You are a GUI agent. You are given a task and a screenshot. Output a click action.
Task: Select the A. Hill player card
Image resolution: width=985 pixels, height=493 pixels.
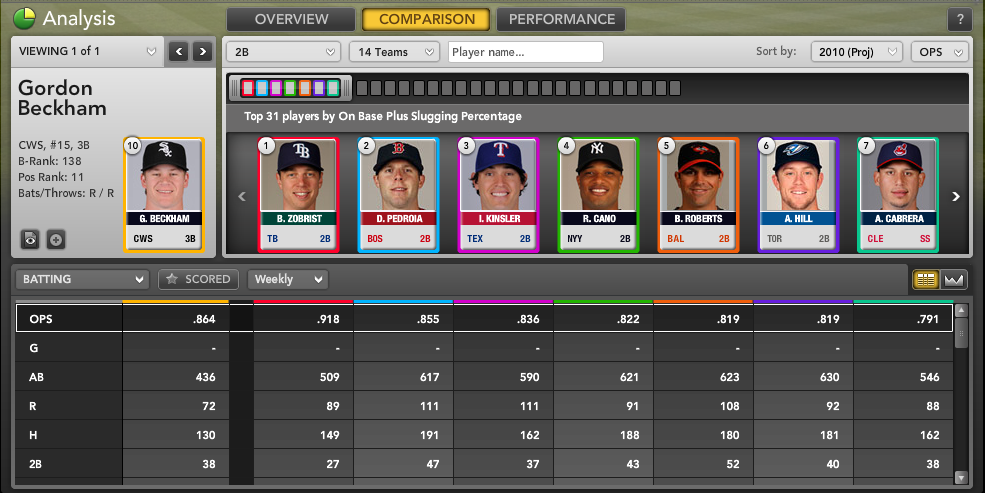pos(798,194)
